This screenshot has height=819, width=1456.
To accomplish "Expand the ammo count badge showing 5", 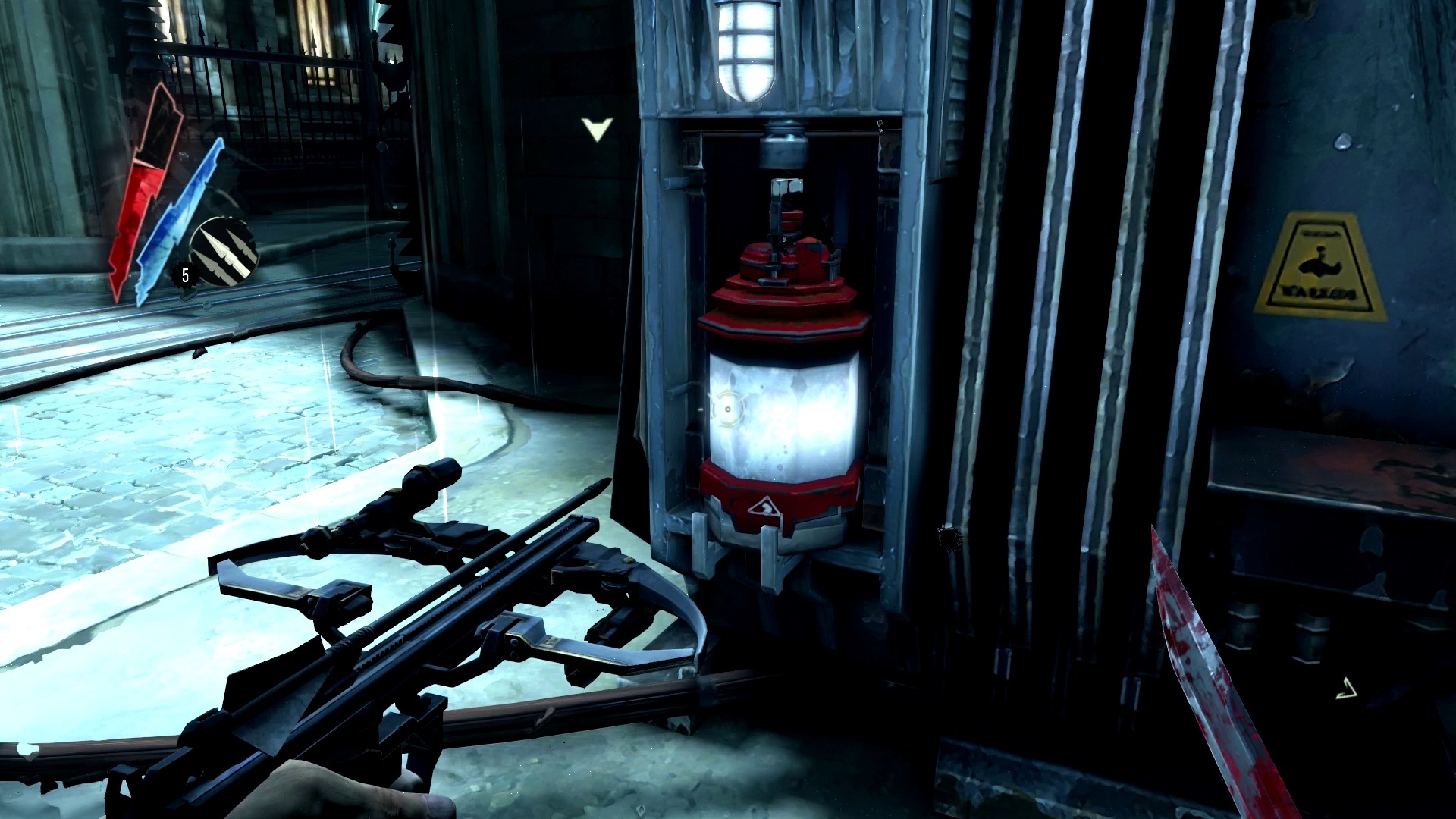I will pos(184,275).
